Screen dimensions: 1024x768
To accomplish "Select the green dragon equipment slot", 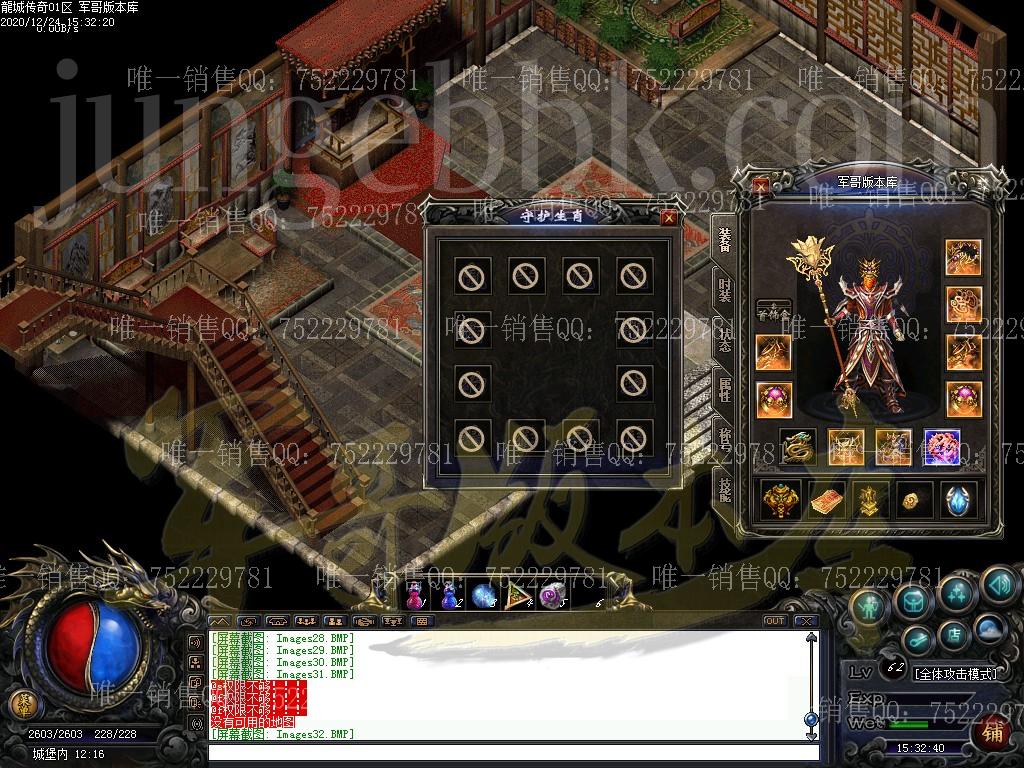I will 797,447.
